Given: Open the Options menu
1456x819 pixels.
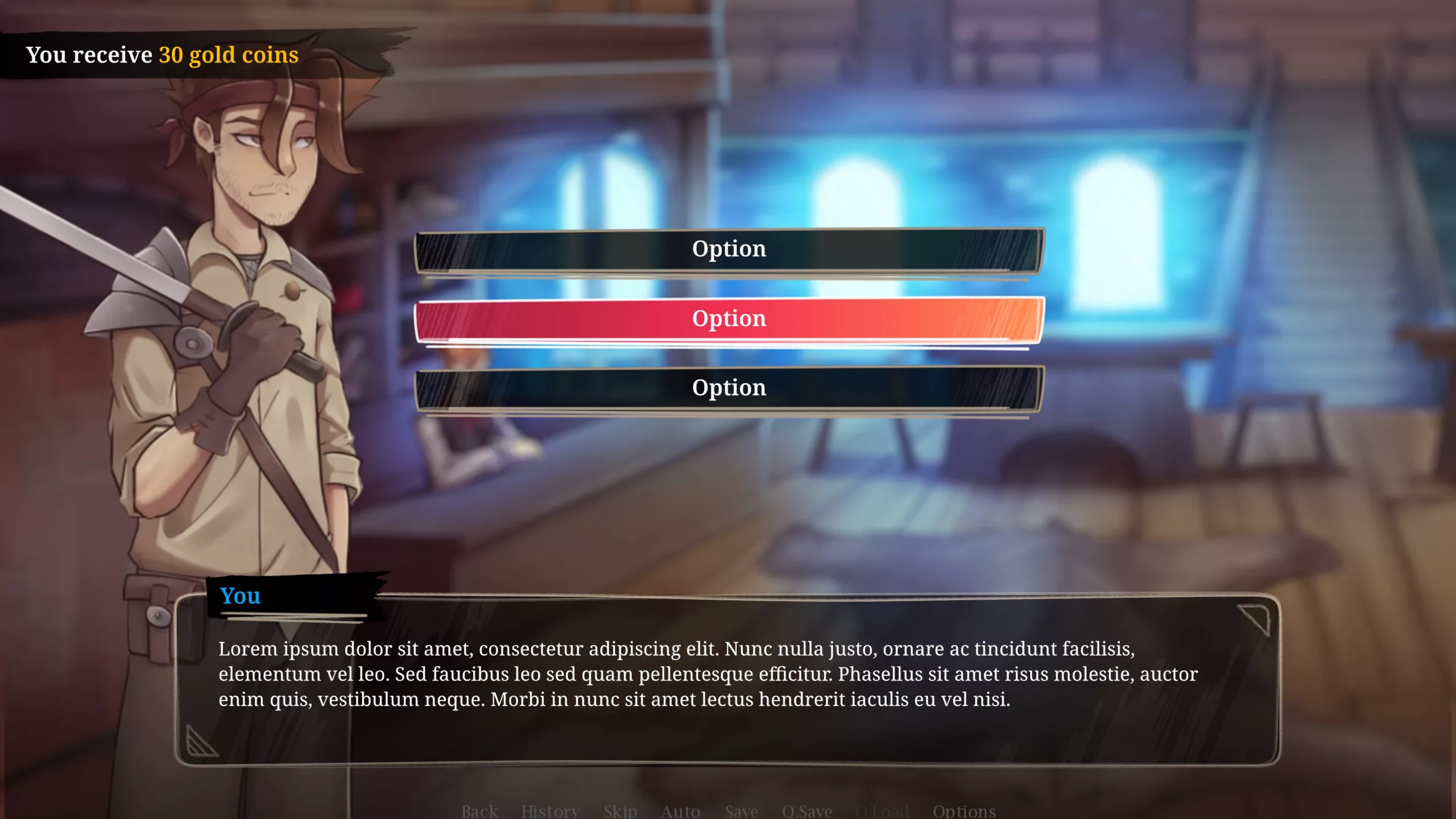Looking at the screenshot, I should 963,810.
